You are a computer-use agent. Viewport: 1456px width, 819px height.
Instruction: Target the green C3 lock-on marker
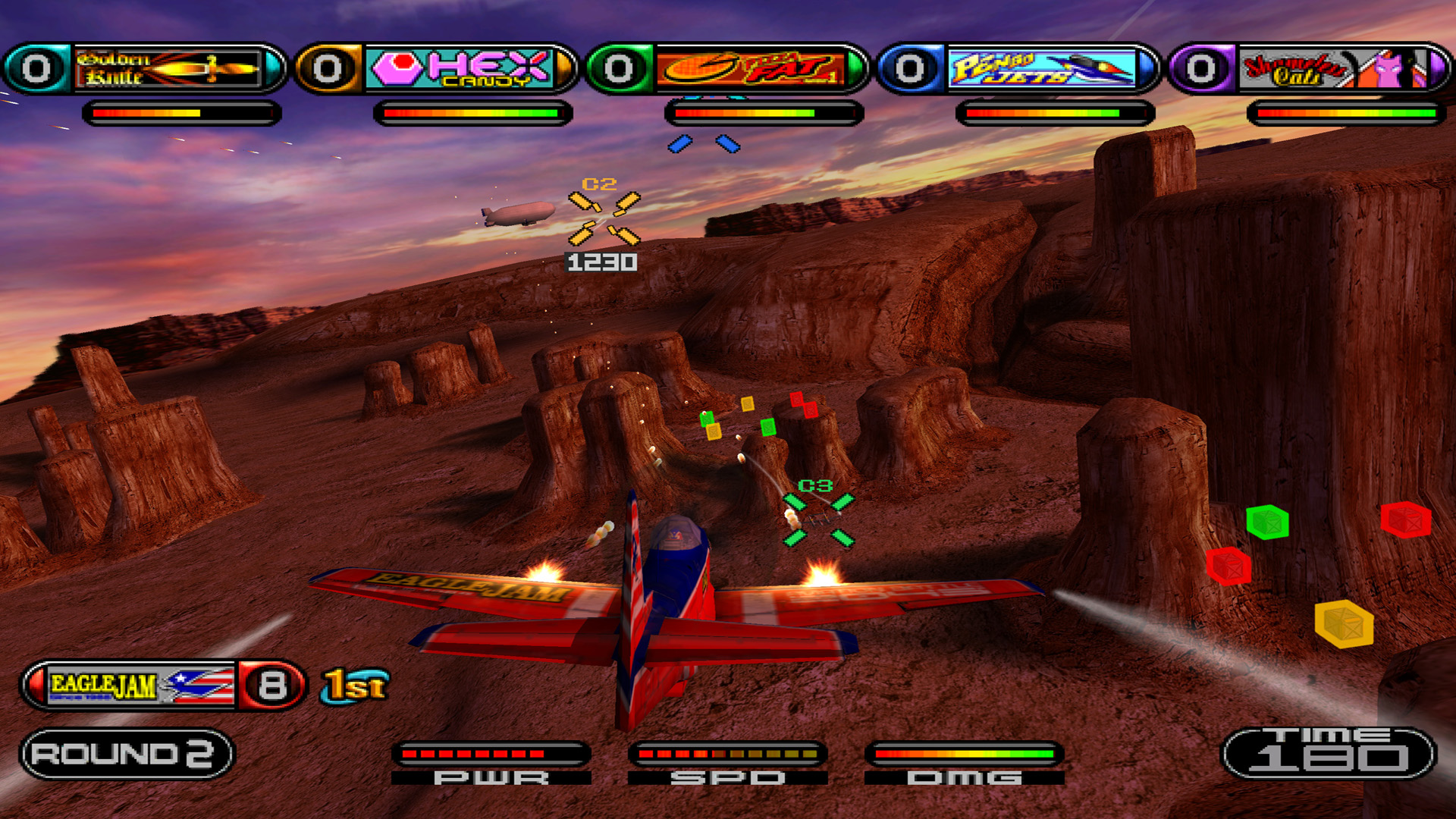(x=818, y=520)
